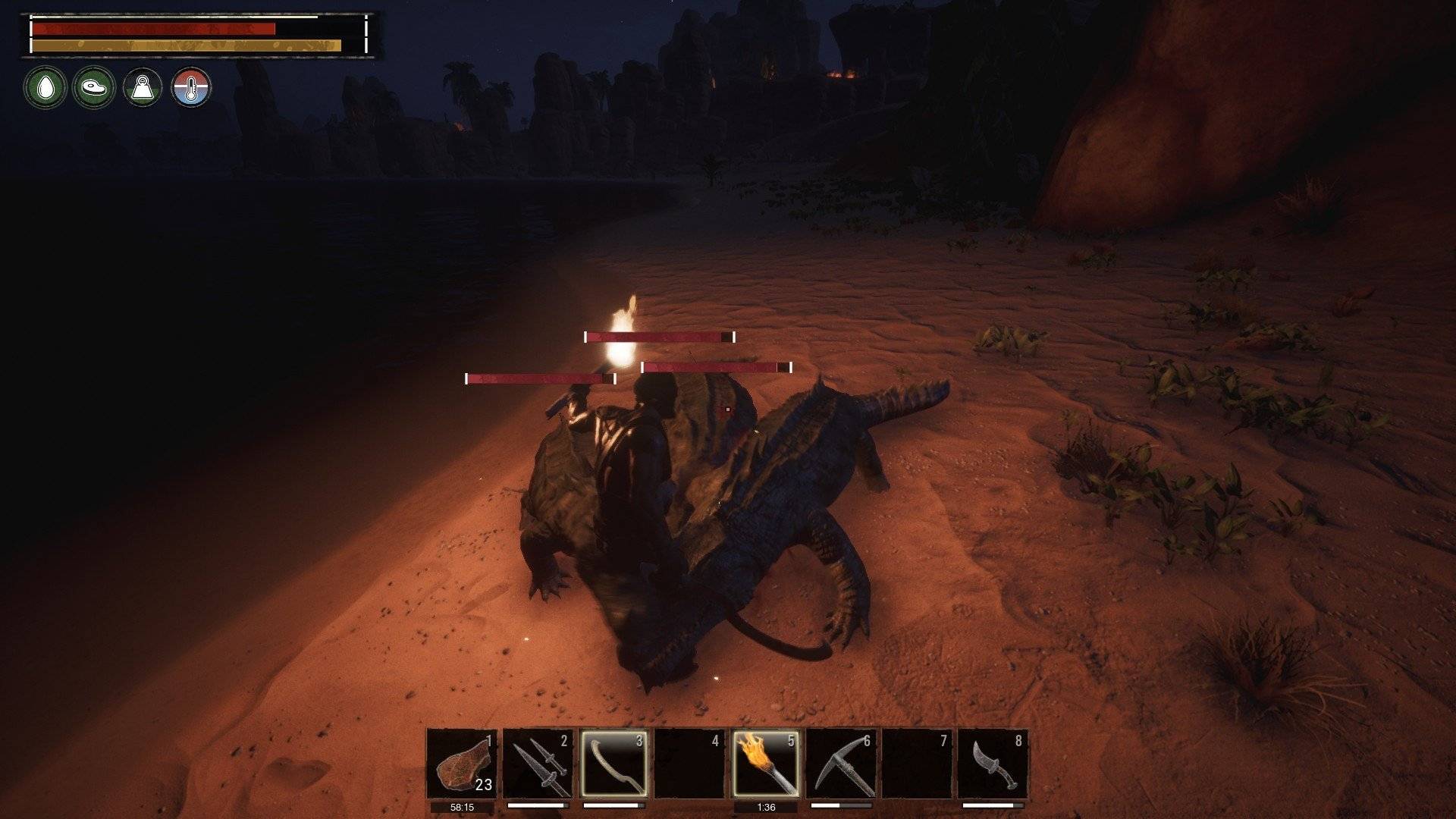The width and height of the screenshot is (1456, 819).
Task: Equip the twin daggers from the hotbar
Action: [x=538, y=764]
